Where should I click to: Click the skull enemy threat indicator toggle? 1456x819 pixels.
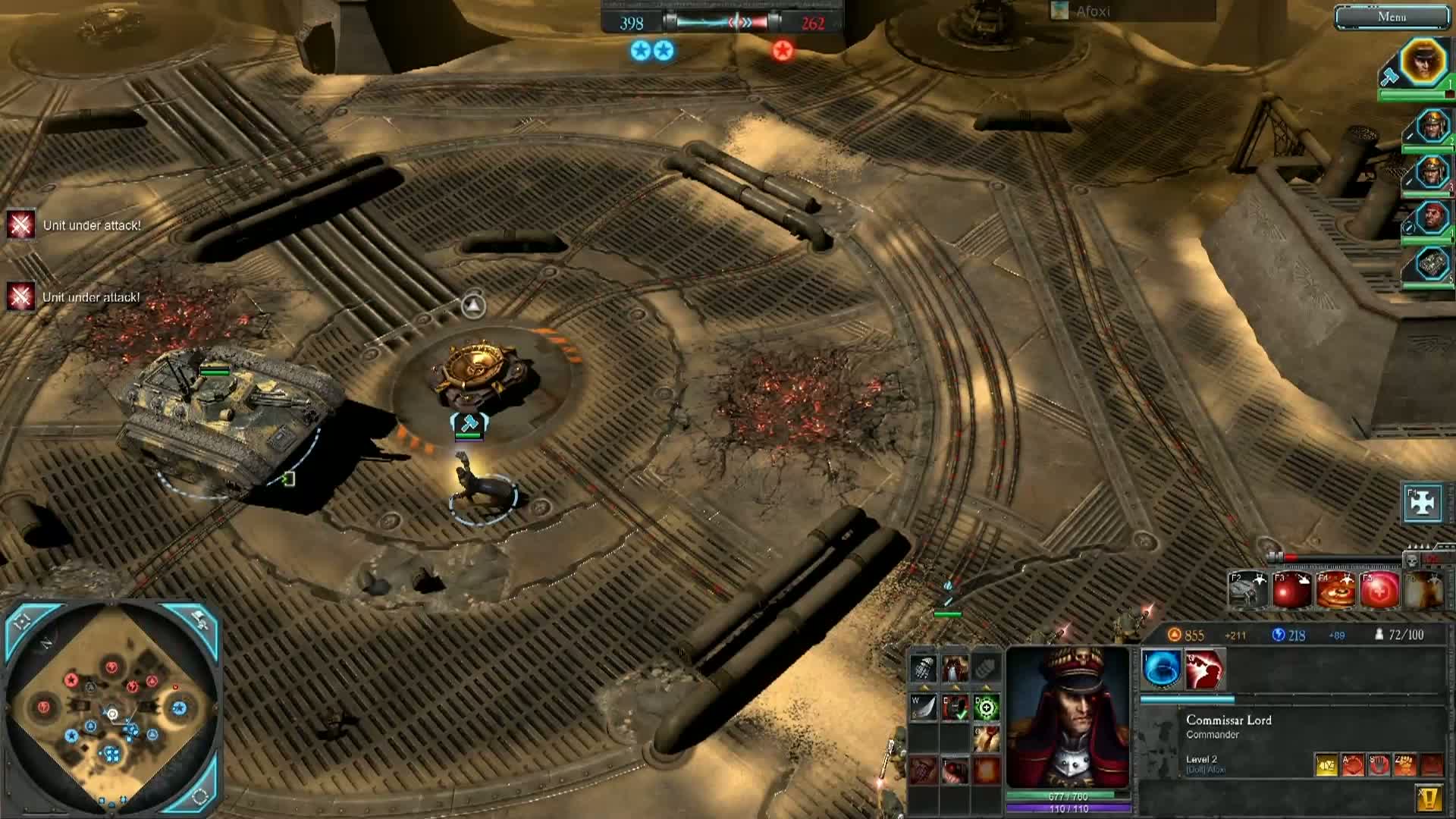pyautogui.click(x=1412, y=561)
